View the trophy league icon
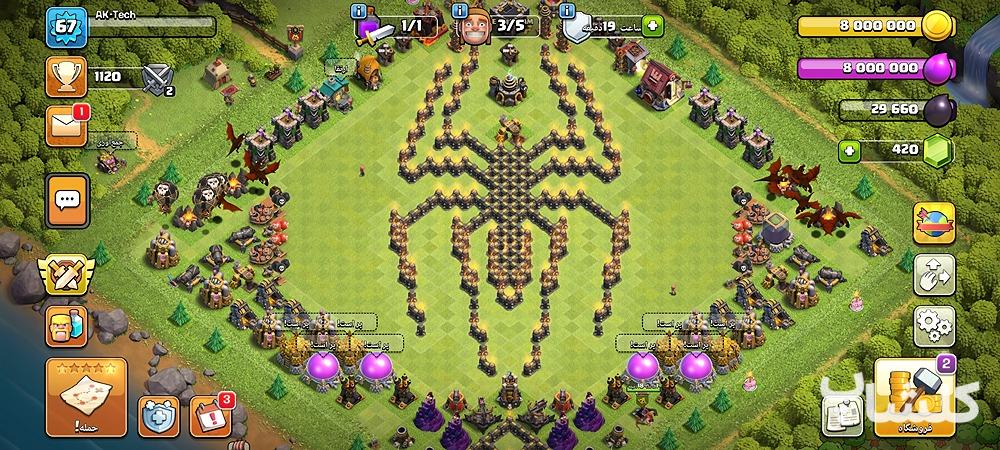1000x450 pixels. (67, 76)
